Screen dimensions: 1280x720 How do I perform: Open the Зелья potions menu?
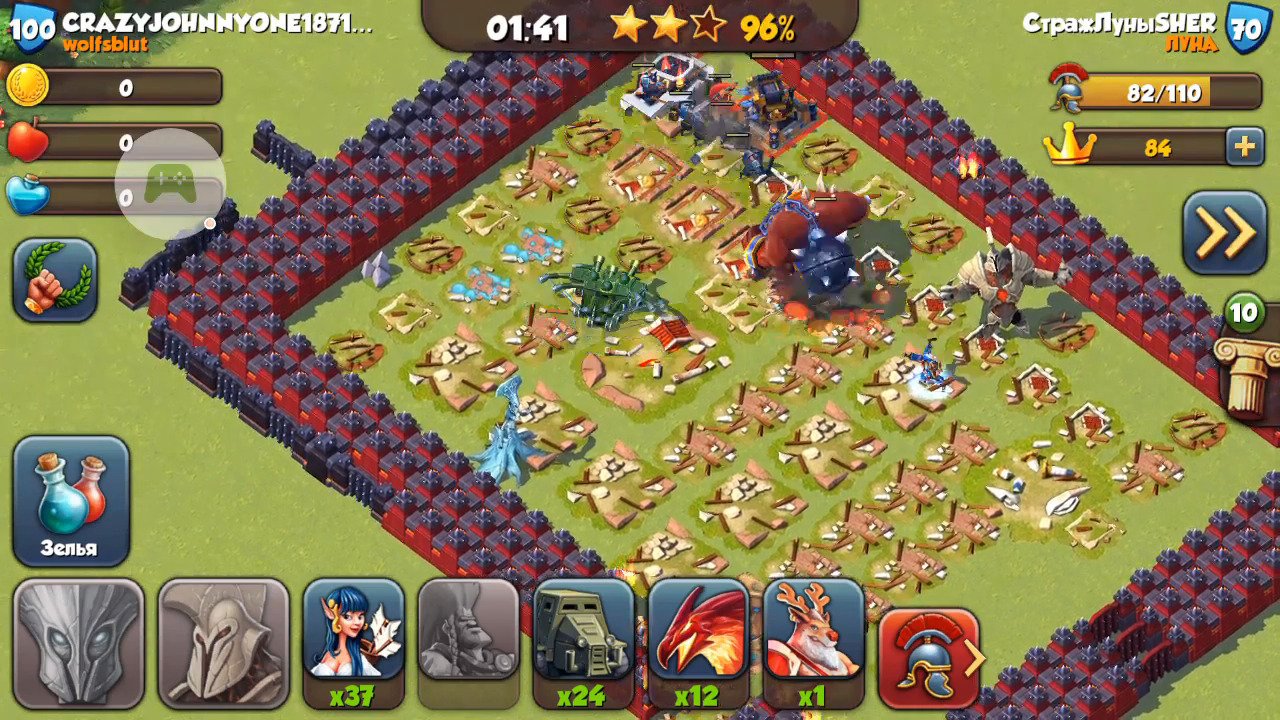coord(71,501)
